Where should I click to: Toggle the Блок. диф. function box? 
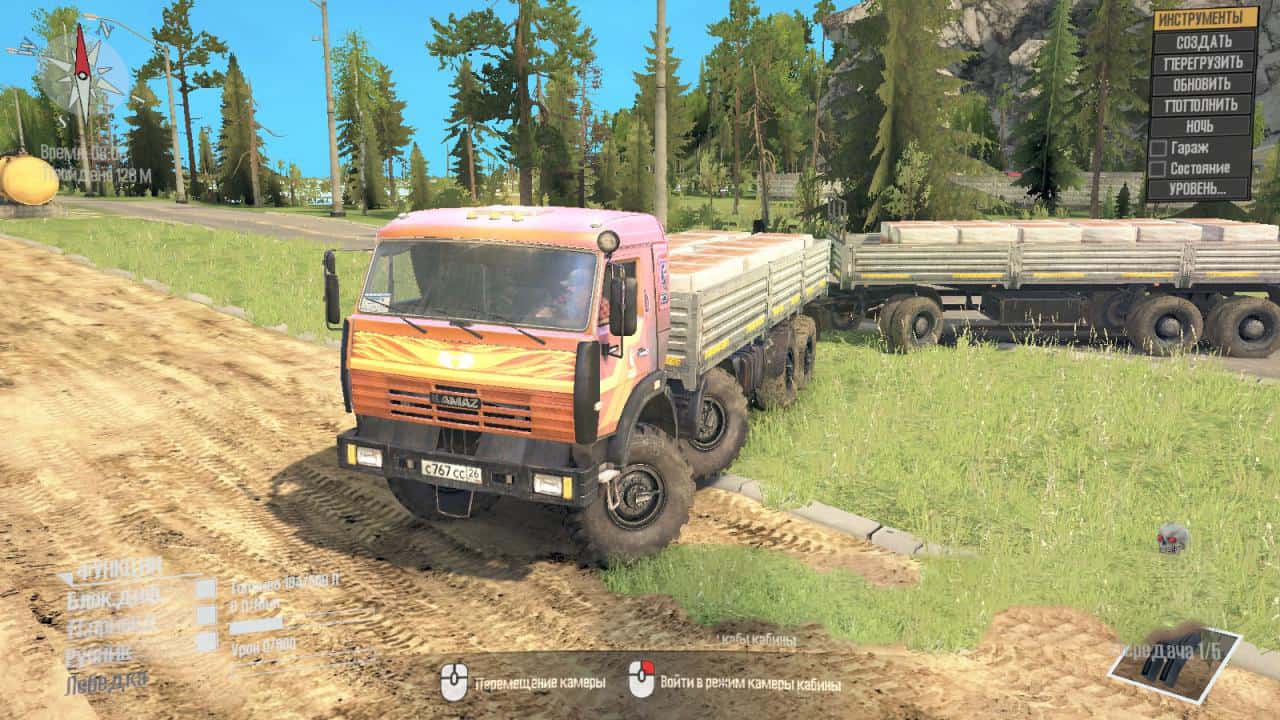pyautogui.click(x=205, y=590)
